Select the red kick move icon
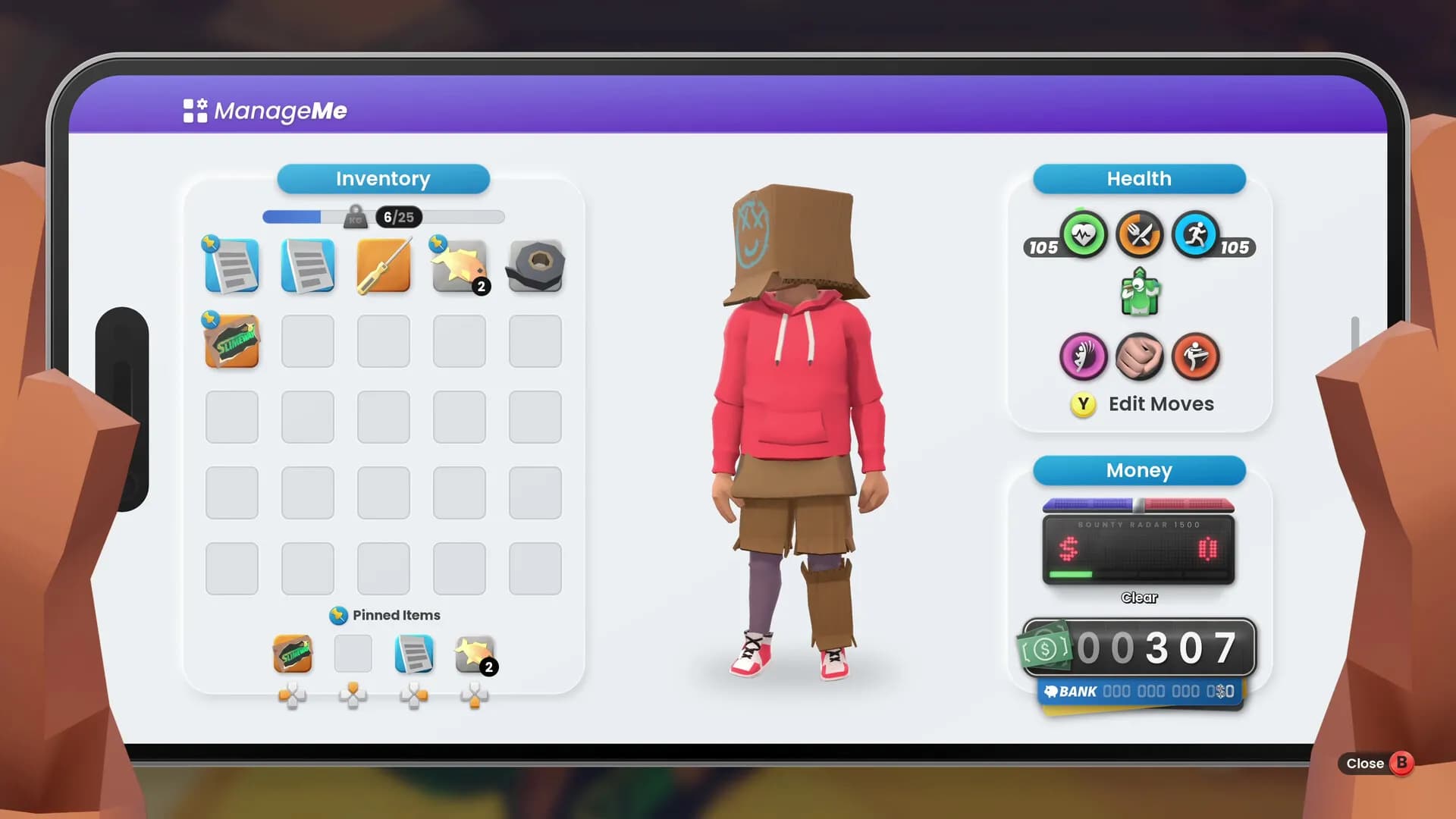 pos(1195,356)
